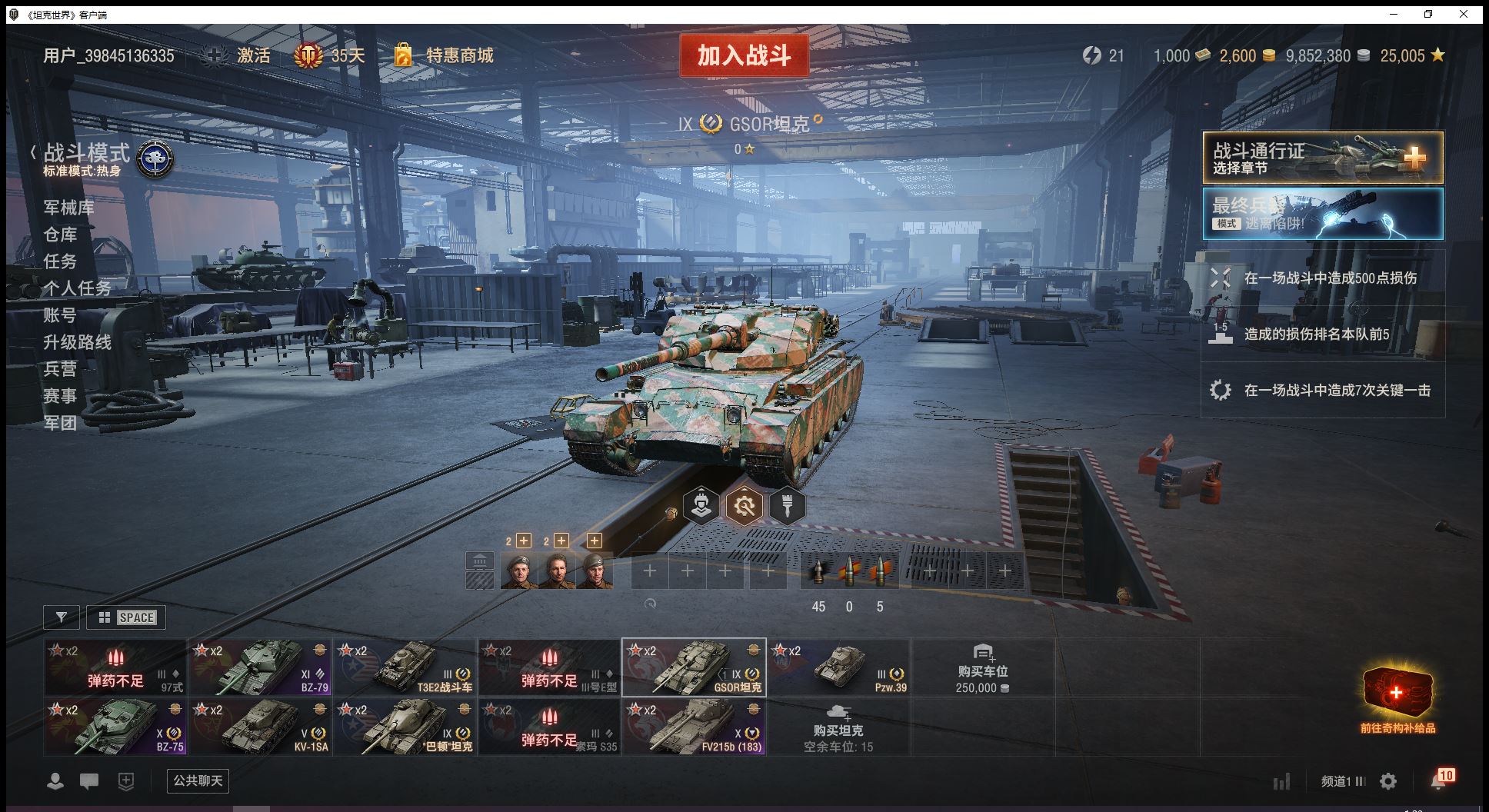The height and width of the screenshot is (812, 1489).
Task: Open the 战斗通行证 battle pass banner
Action: click(1322, 158)
